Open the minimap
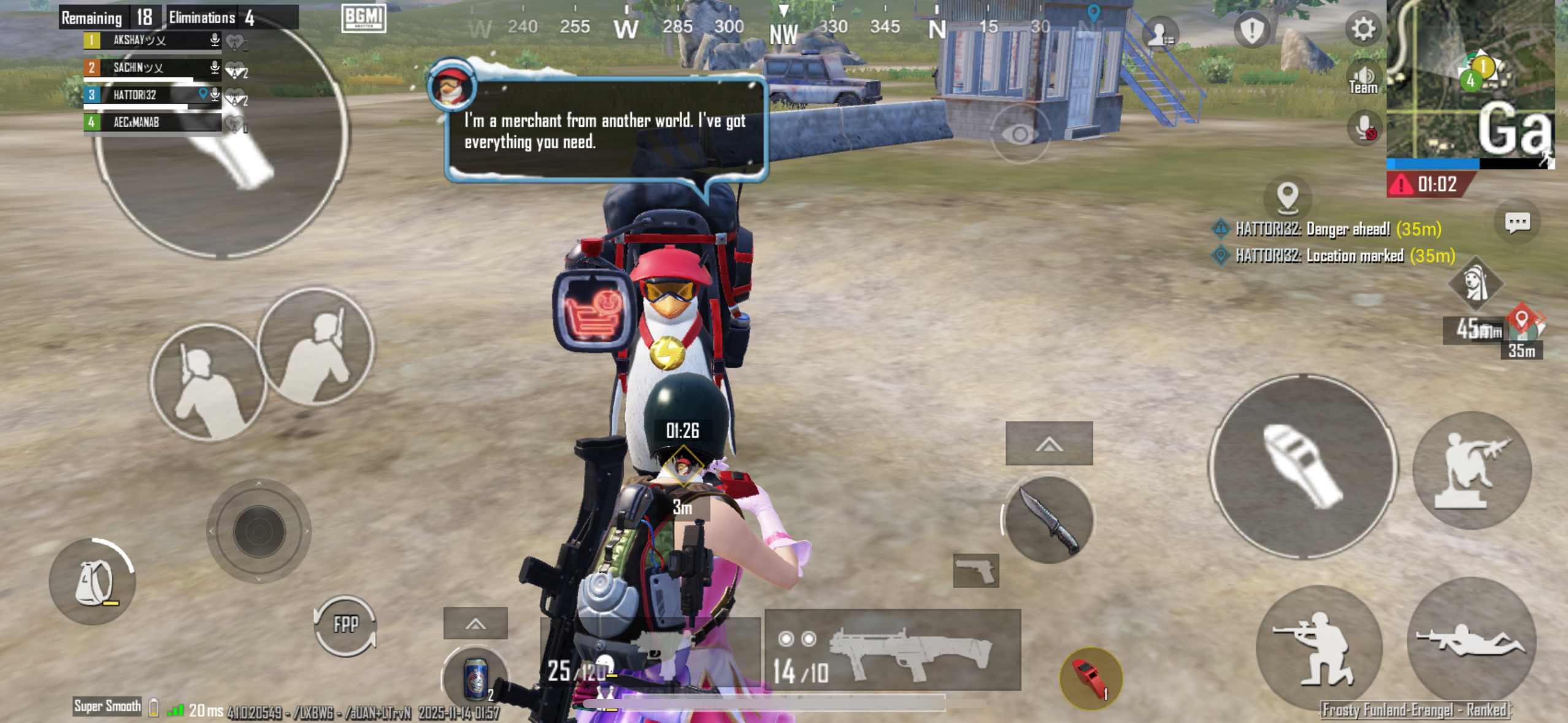Screen dimensions: 1568x723 click(x=1470, y=80)
